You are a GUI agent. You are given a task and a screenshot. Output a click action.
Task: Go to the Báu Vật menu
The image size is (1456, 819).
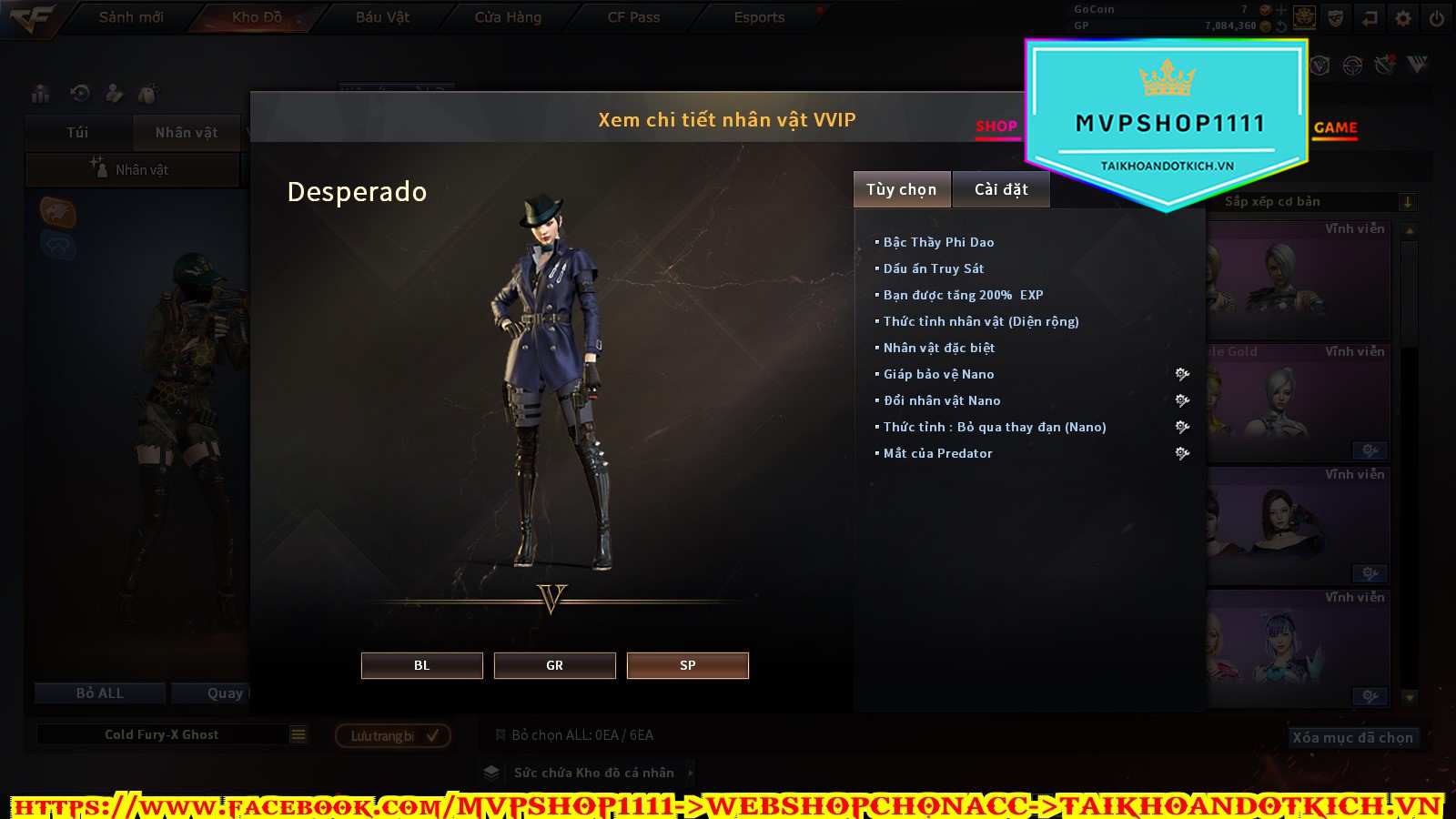(382, 17)
